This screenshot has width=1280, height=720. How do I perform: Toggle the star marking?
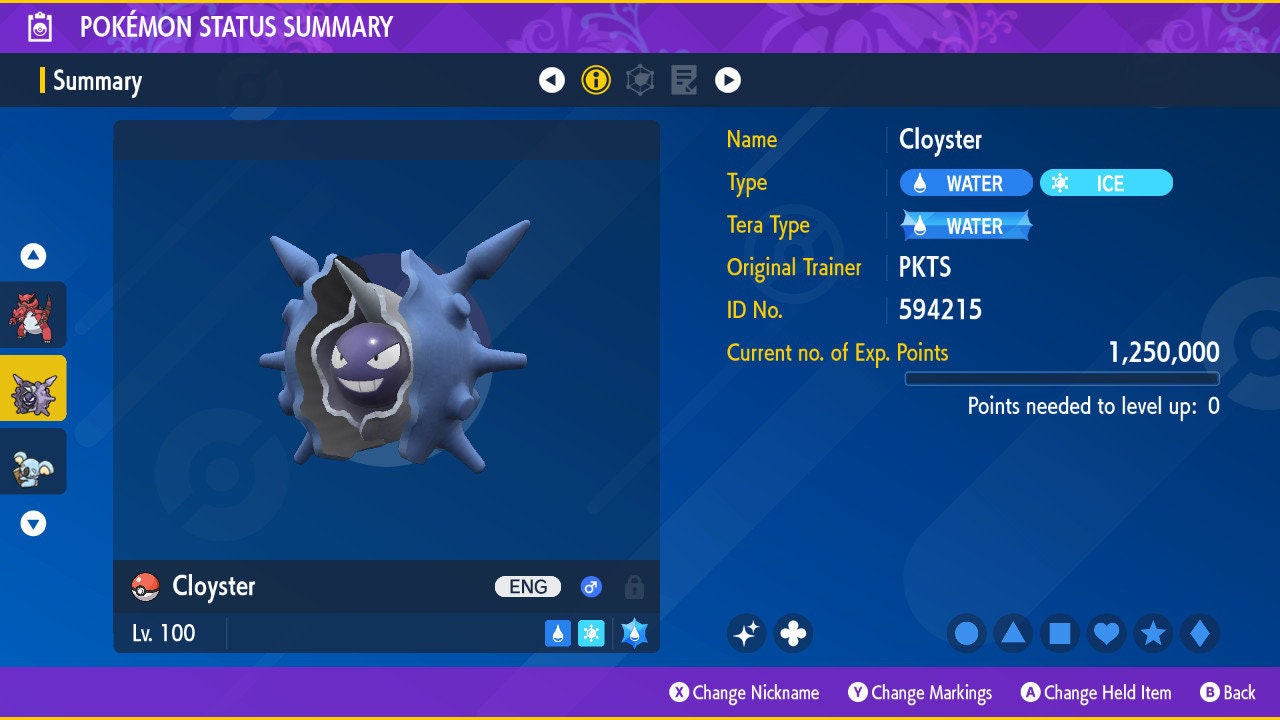point(1153,633)
